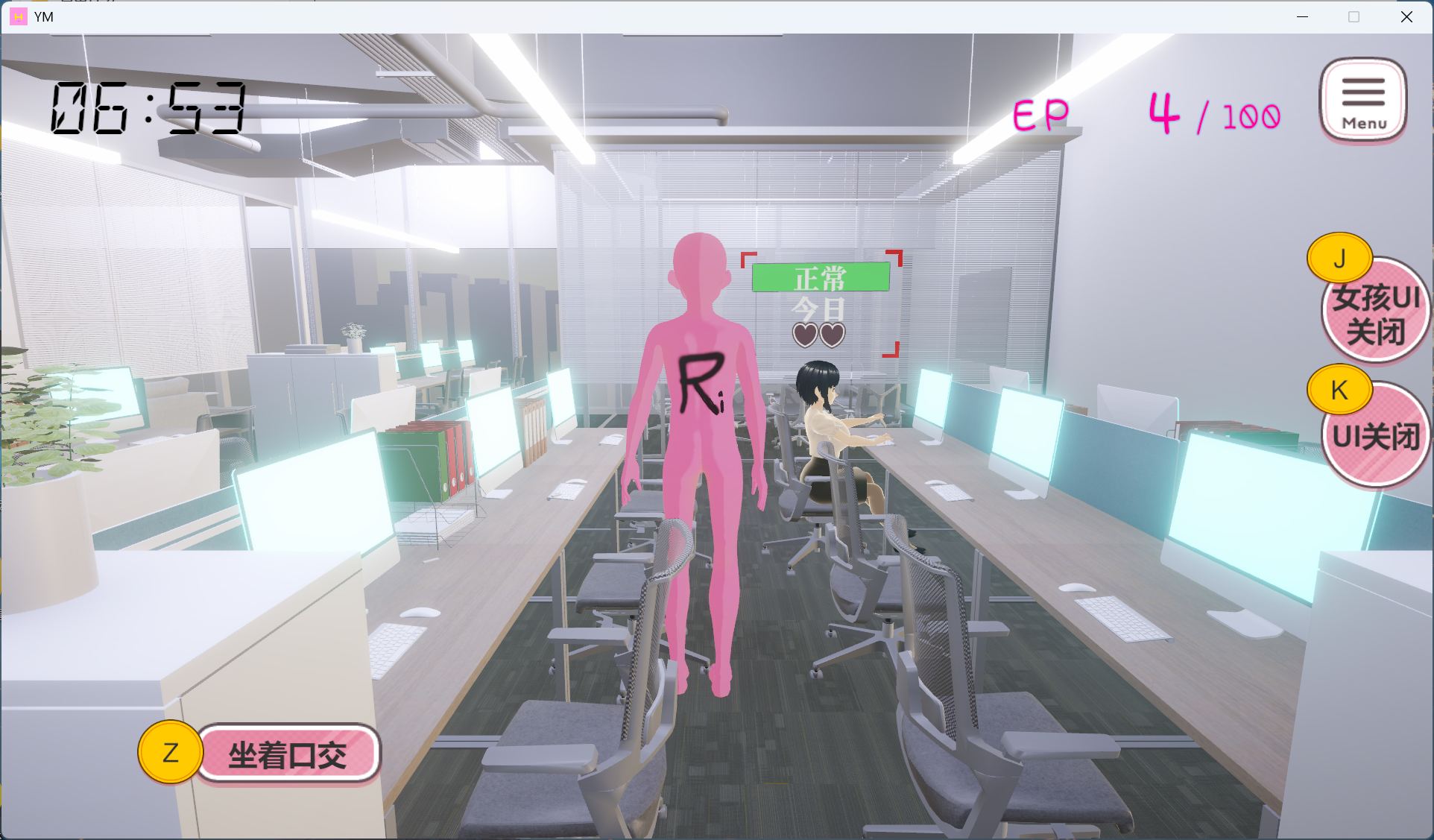Close the YM game window

click(1406, 16)
